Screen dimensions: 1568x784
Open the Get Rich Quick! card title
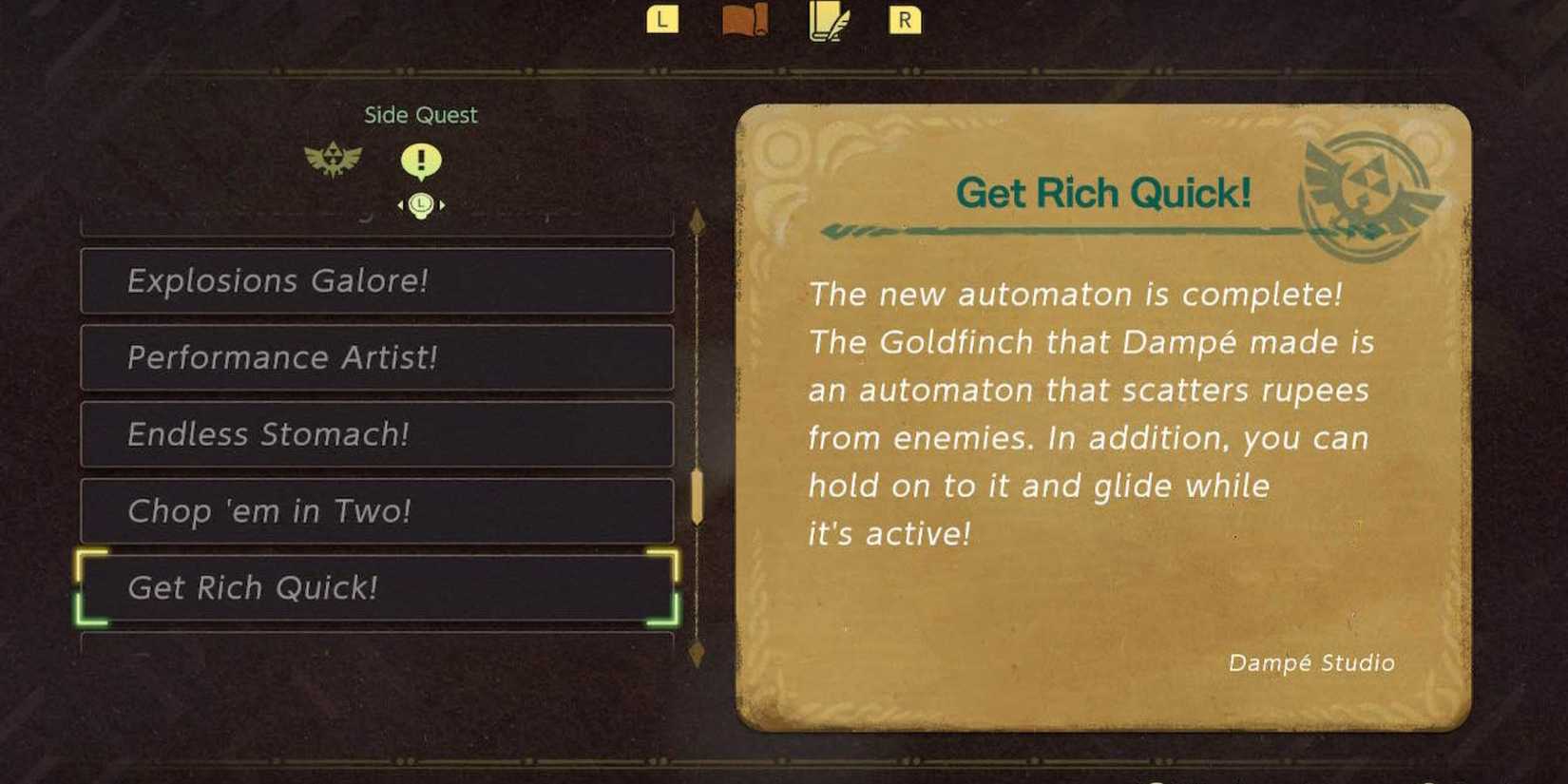click(1107, 192)
